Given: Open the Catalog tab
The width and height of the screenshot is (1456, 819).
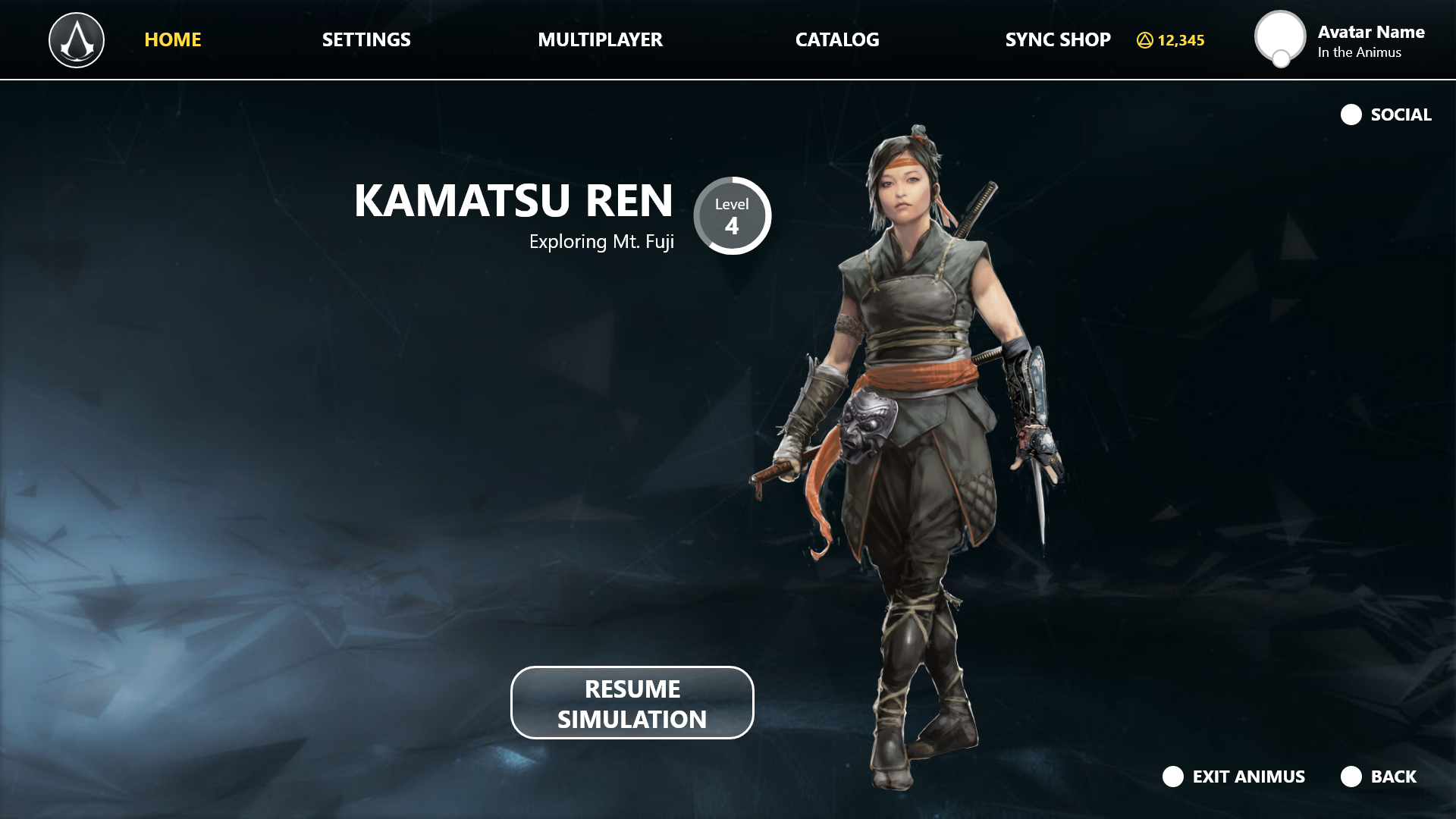Looking at the screenshot, I should 837,39.
